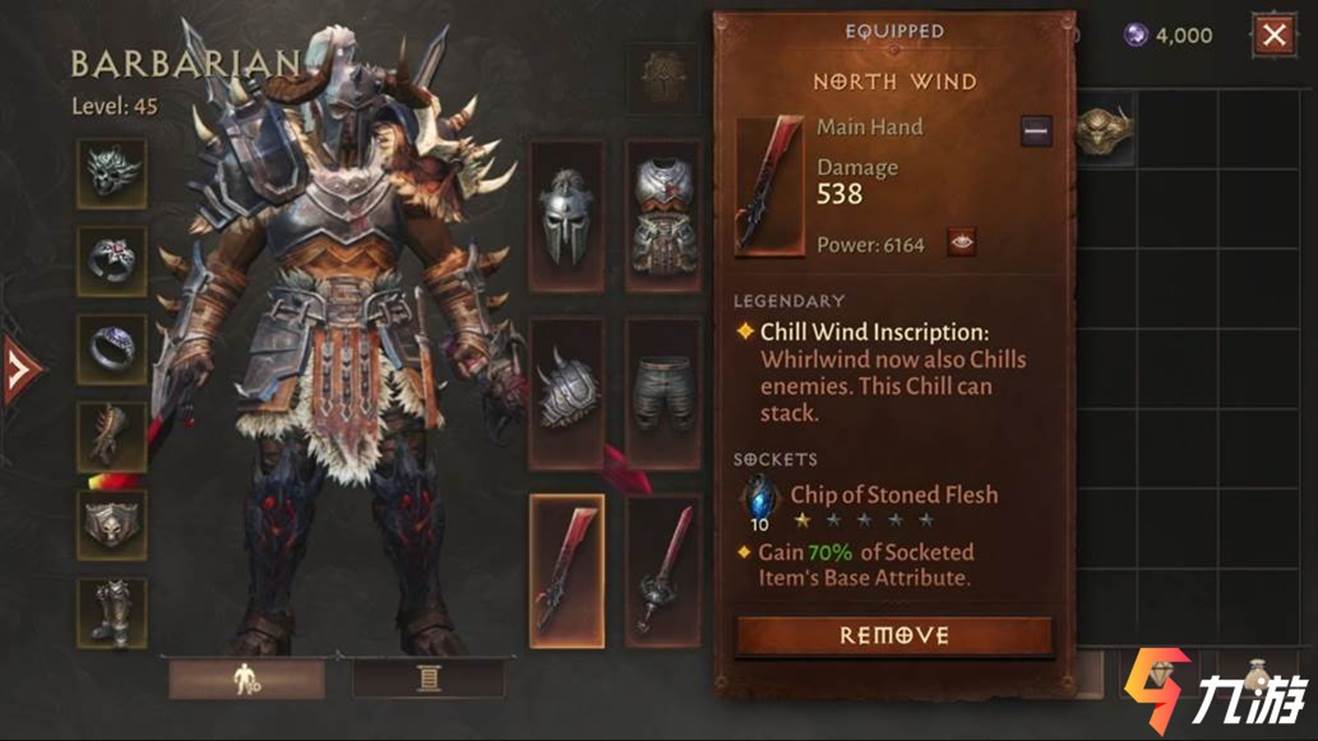Select the red-gem ring slot

[111, 261]
